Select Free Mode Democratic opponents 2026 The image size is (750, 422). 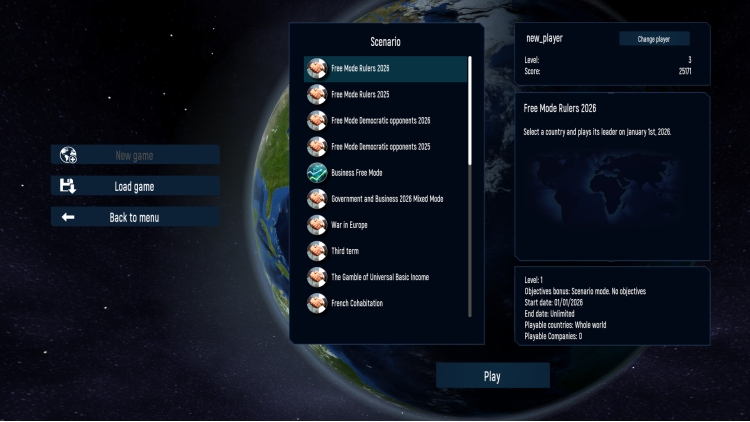385,121
